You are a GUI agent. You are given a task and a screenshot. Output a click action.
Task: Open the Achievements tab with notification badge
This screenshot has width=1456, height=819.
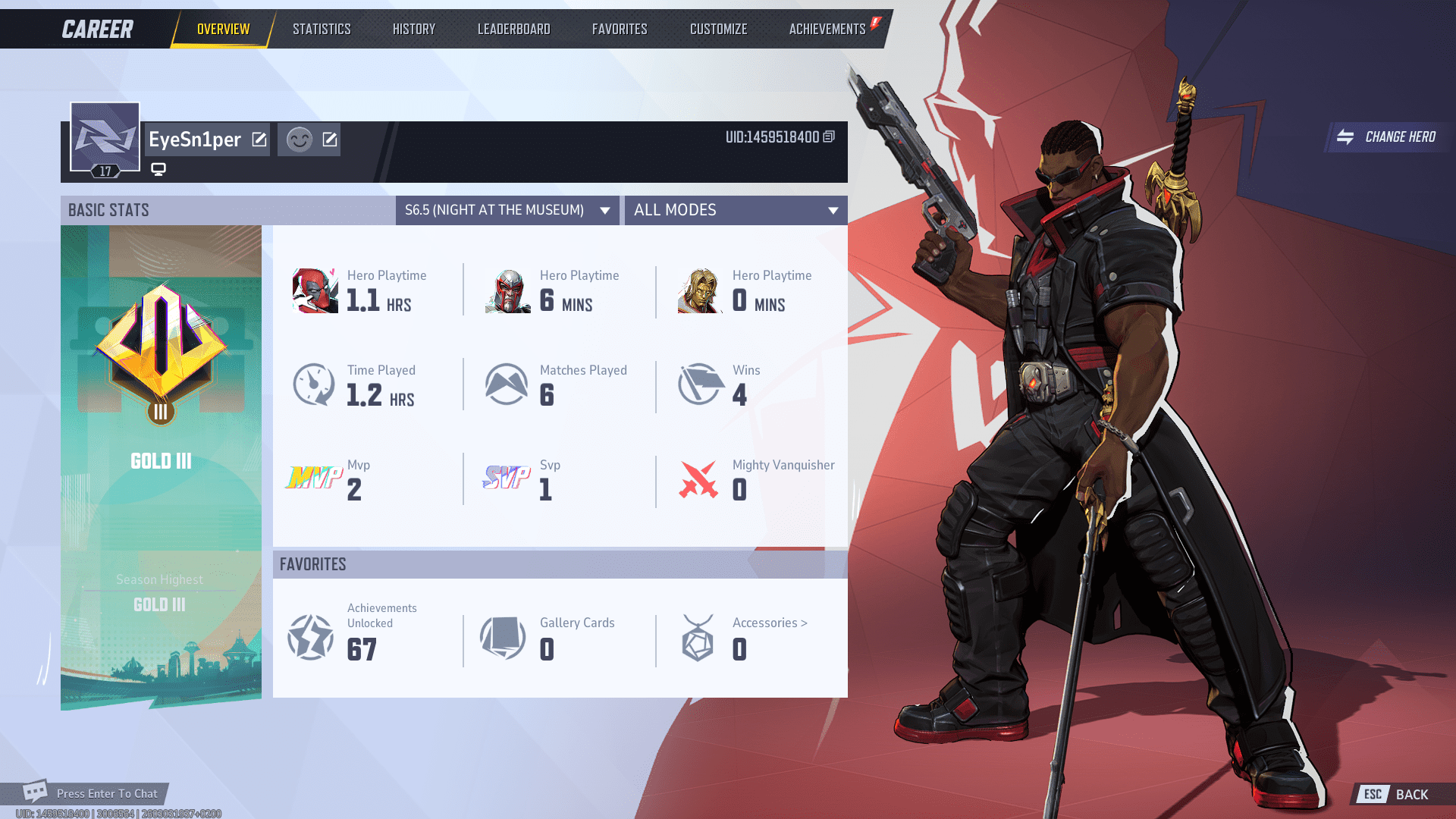point(827,29)
